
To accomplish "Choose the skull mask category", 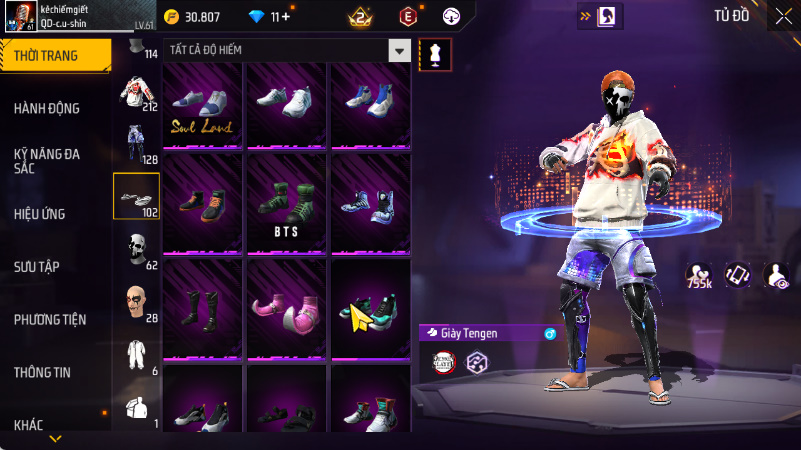I will pos(136,249).
